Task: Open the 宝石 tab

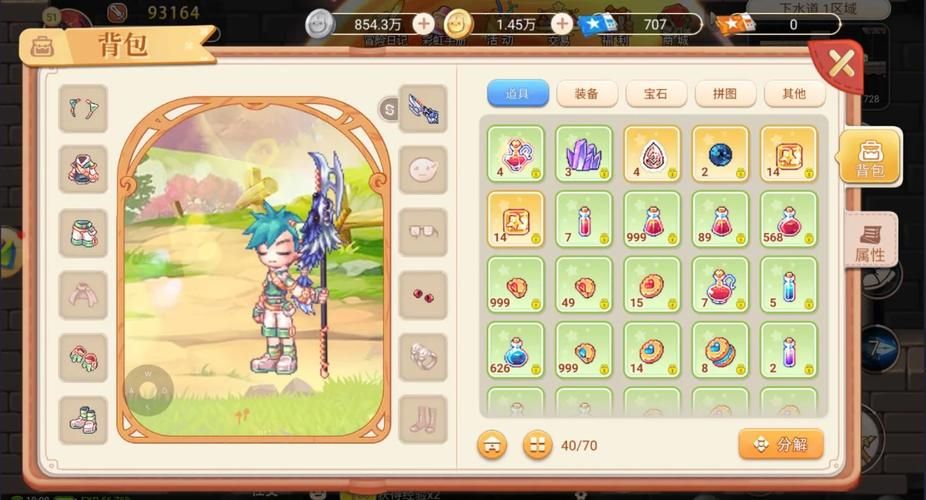Action: tap(655, 94)
